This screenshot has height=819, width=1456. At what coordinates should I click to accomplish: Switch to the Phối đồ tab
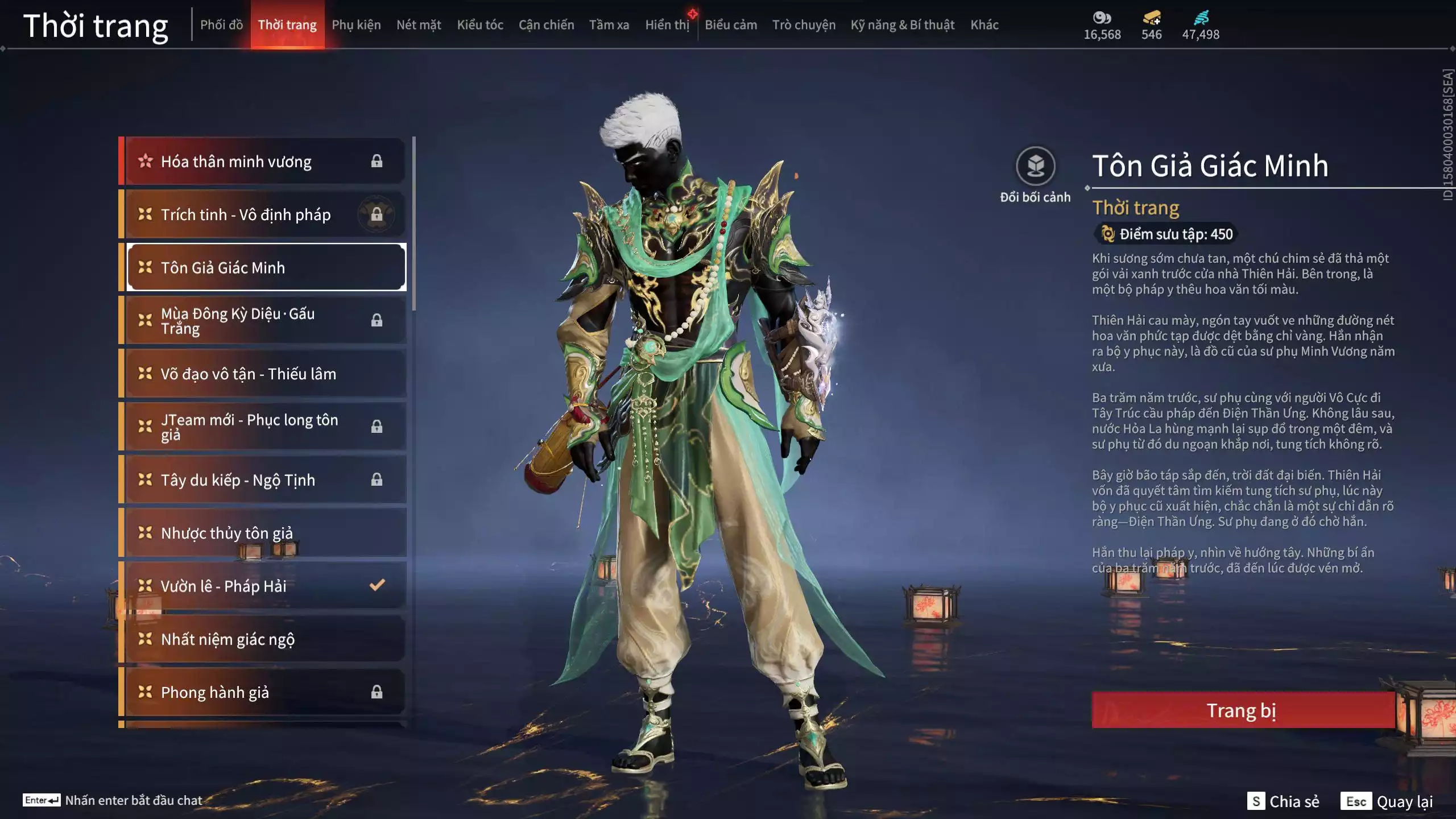(222, 25)
